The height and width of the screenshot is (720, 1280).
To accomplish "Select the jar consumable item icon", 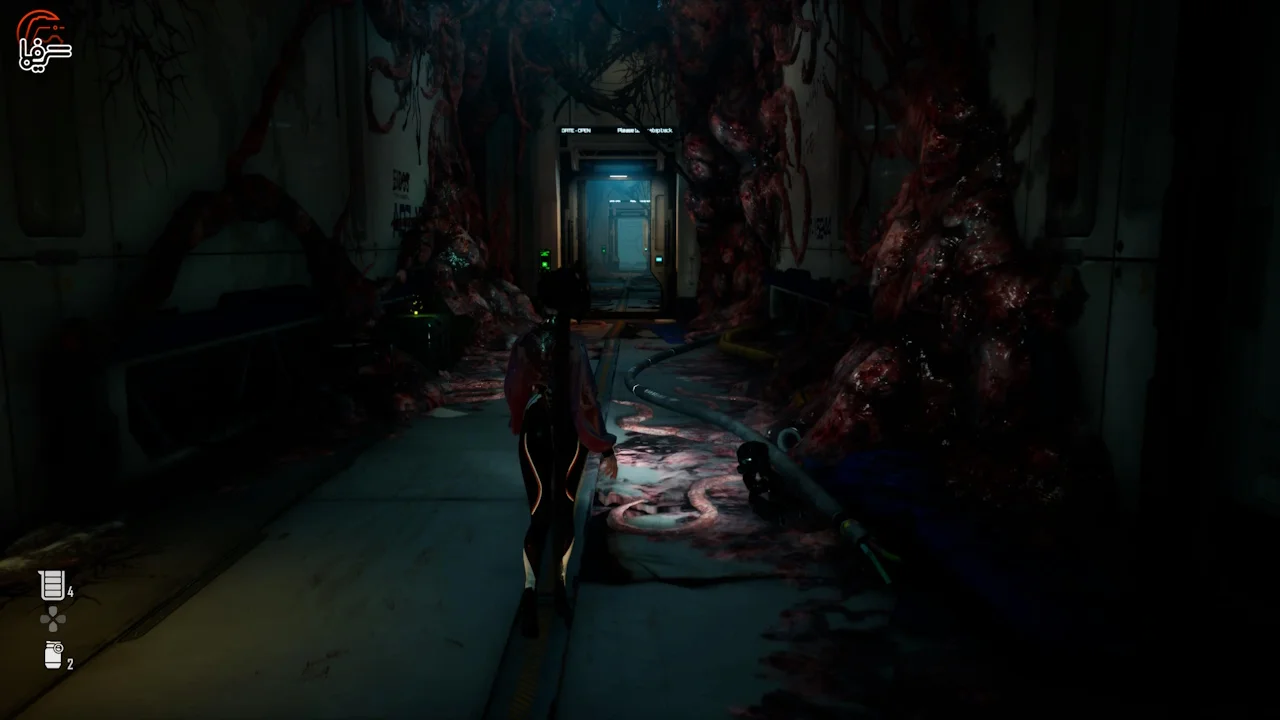I will coord(53,655).
